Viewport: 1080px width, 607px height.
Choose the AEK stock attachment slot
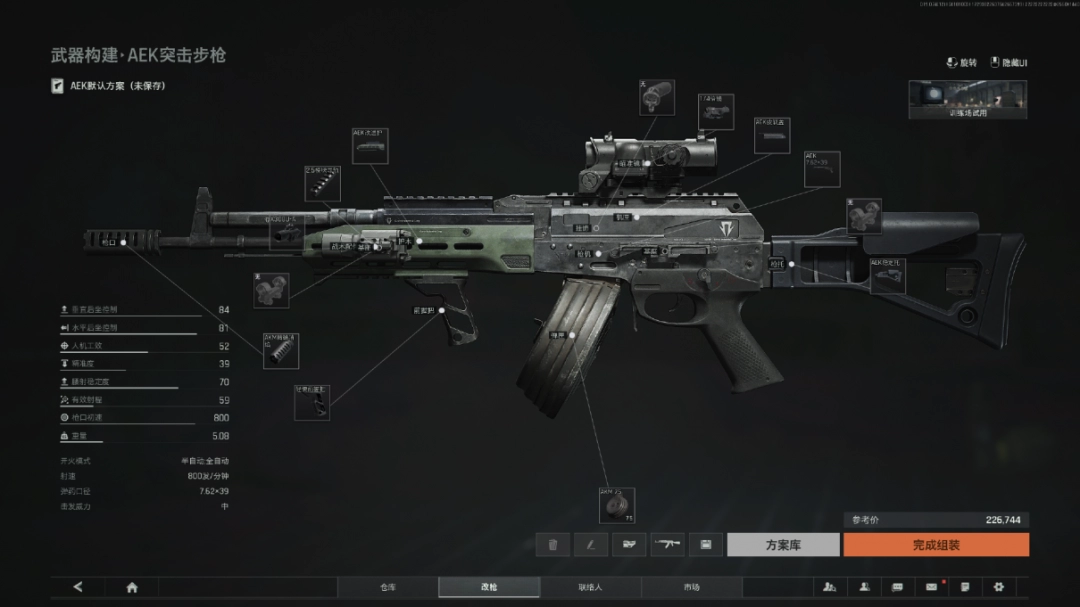click(x=887, y=275)
